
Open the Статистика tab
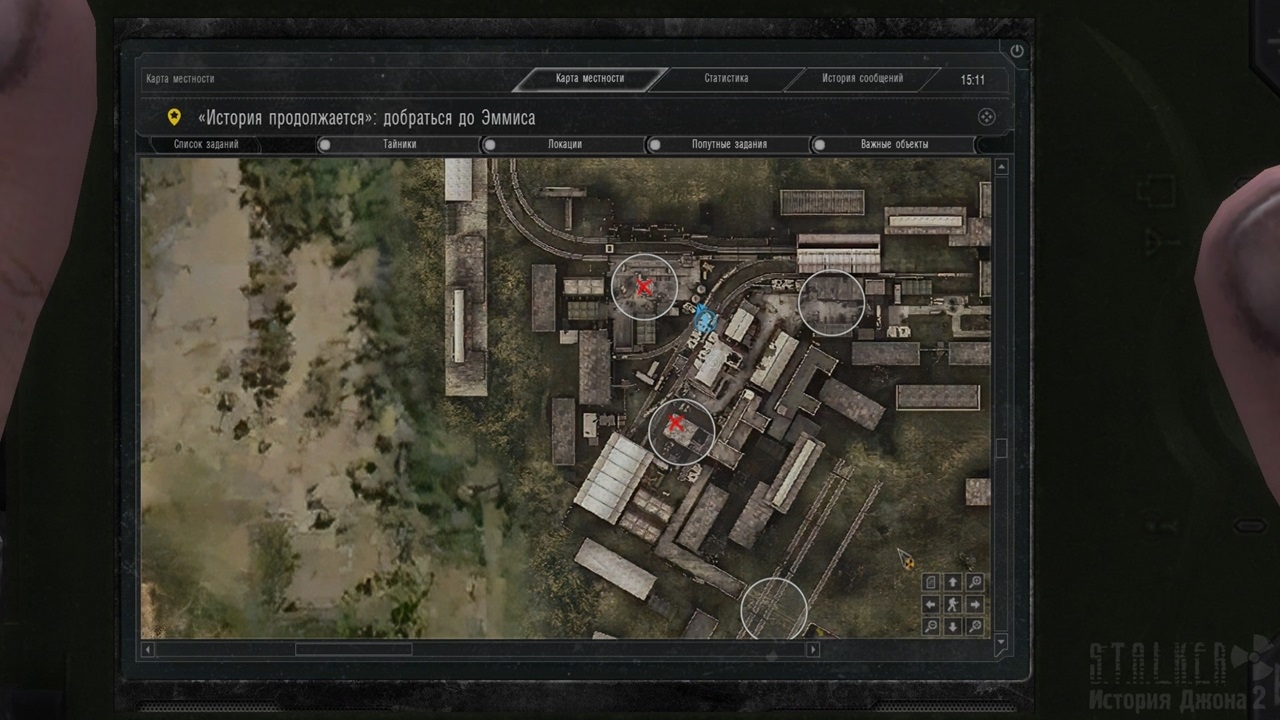pos(726,79)
